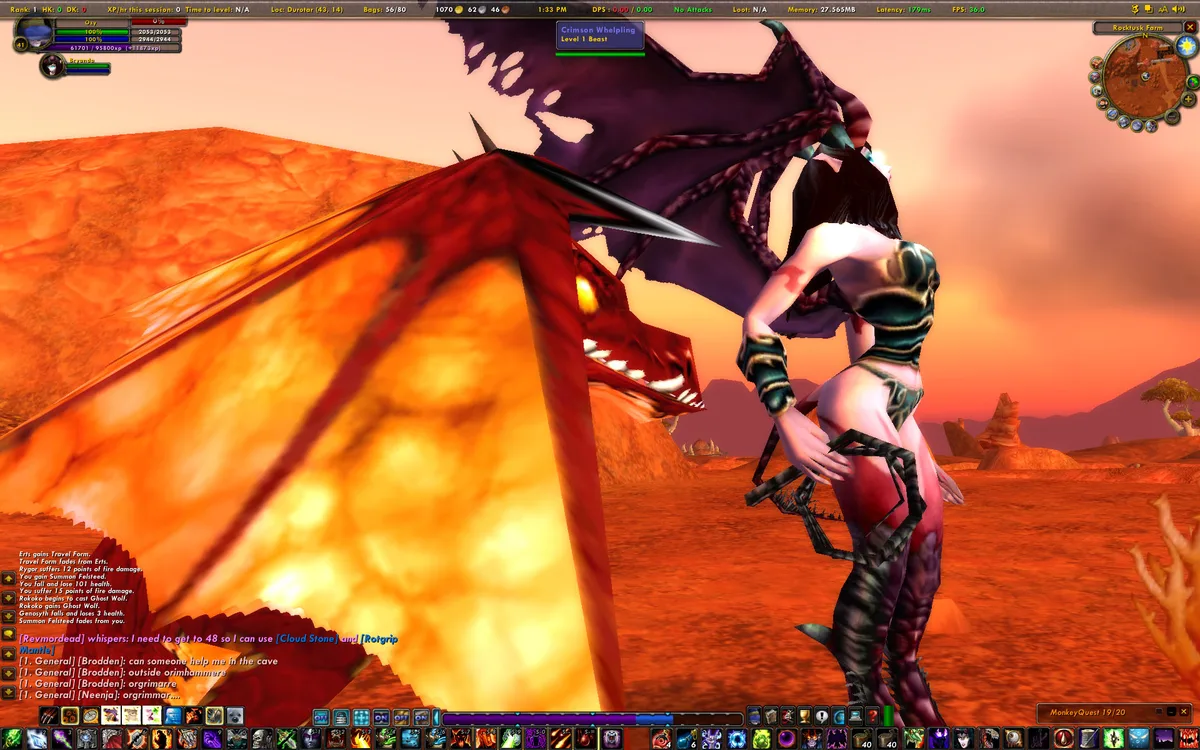Viewport: 1200px width, 750px height.
Task: Open the main menu computer icon
Action: pos(855,716)
